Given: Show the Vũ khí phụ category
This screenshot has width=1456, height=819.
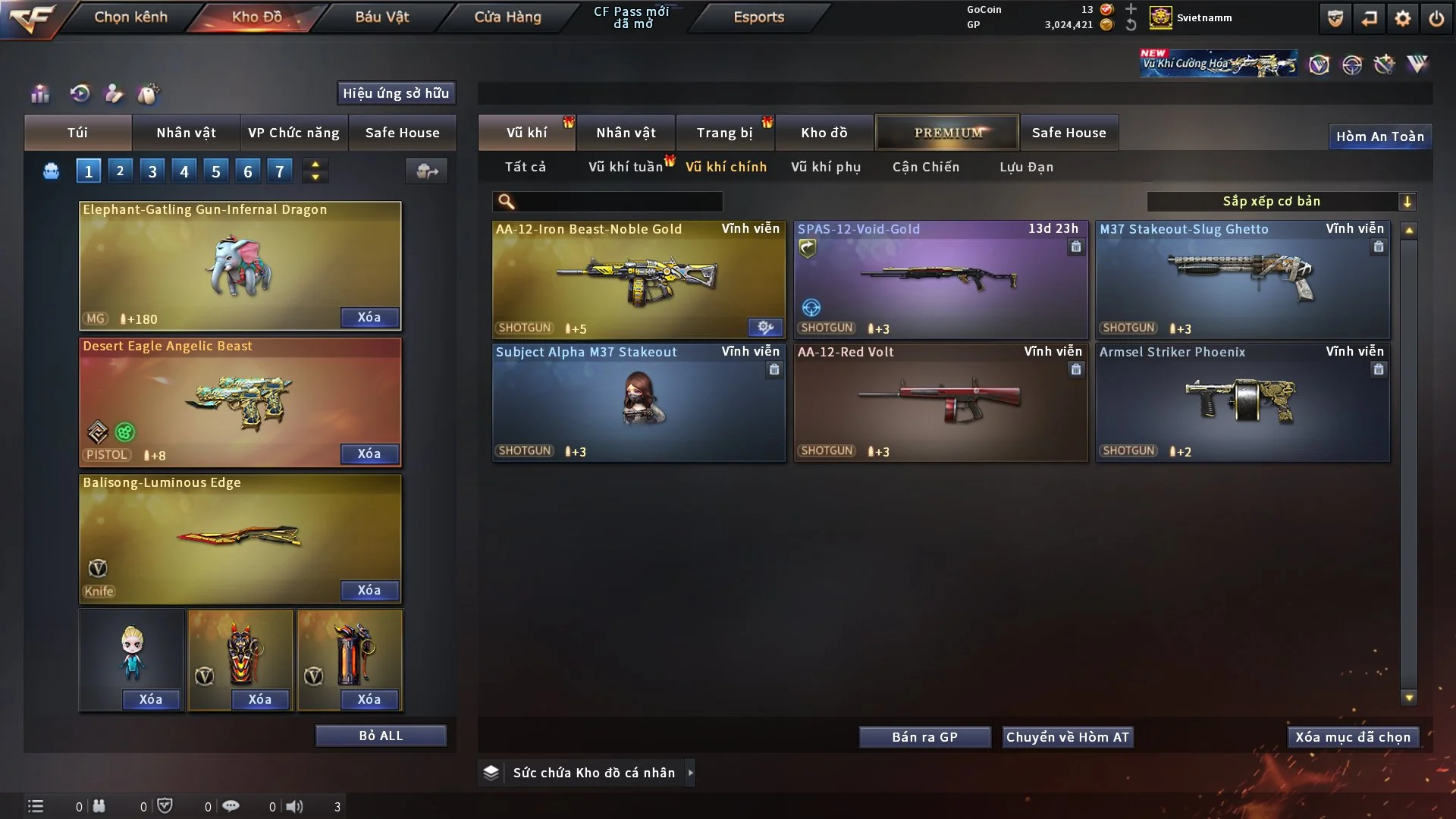Looking at the screenshot, I should [825, 167].
